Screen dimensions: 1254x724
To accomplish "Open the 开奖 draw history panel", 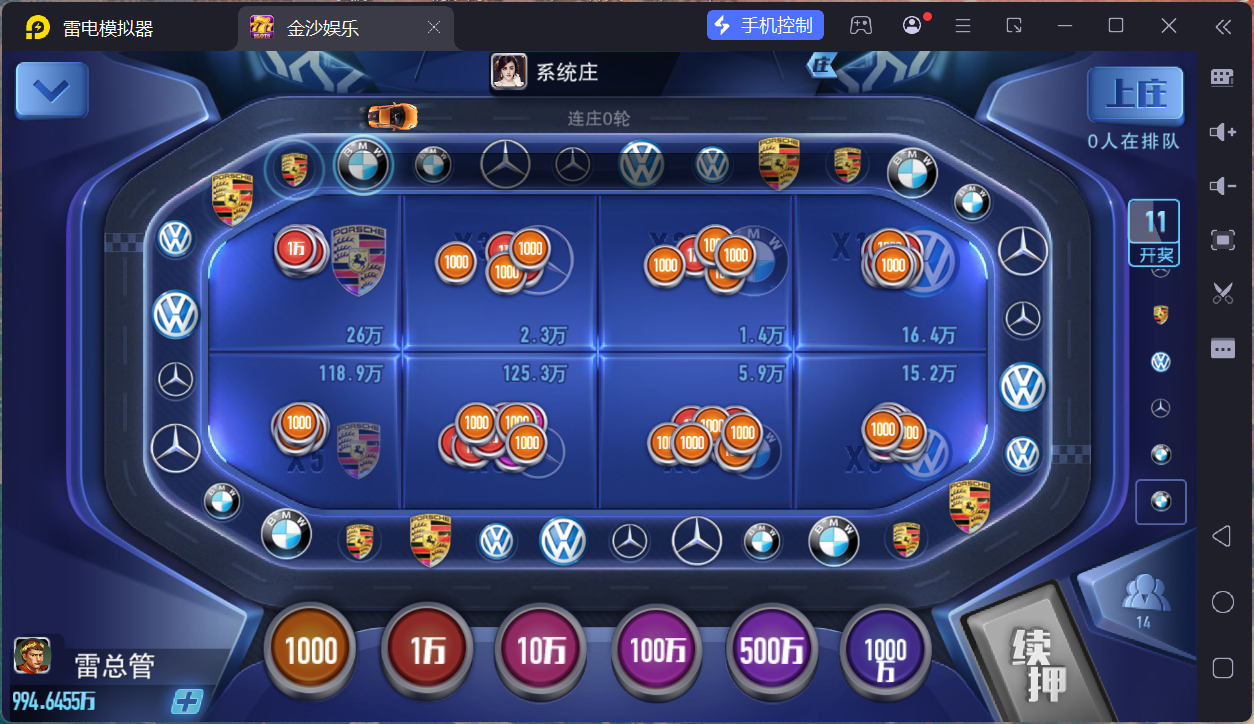I will (x=1154, y=233).
